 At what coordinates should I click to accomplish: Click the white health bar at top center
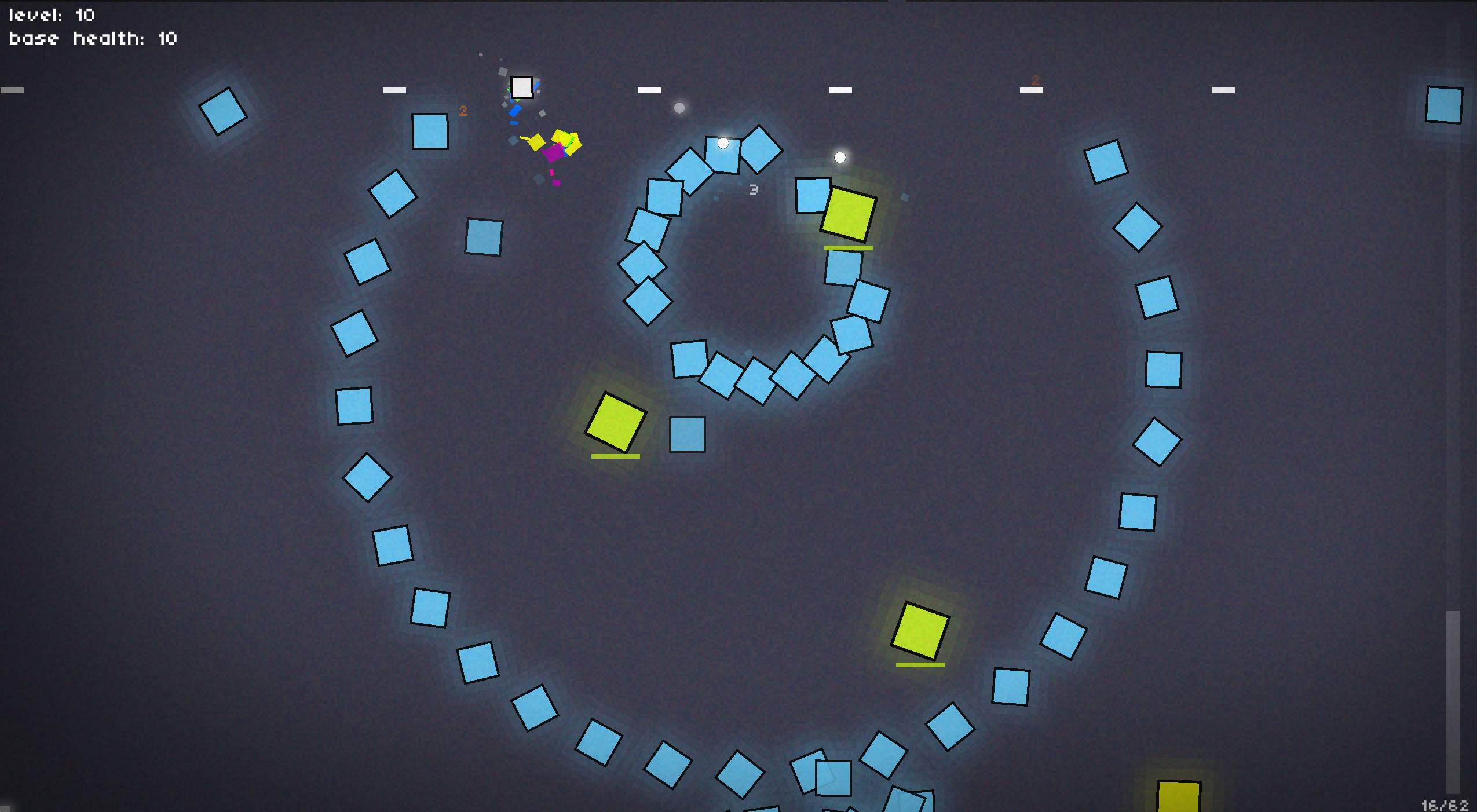[x=649, y=89]
